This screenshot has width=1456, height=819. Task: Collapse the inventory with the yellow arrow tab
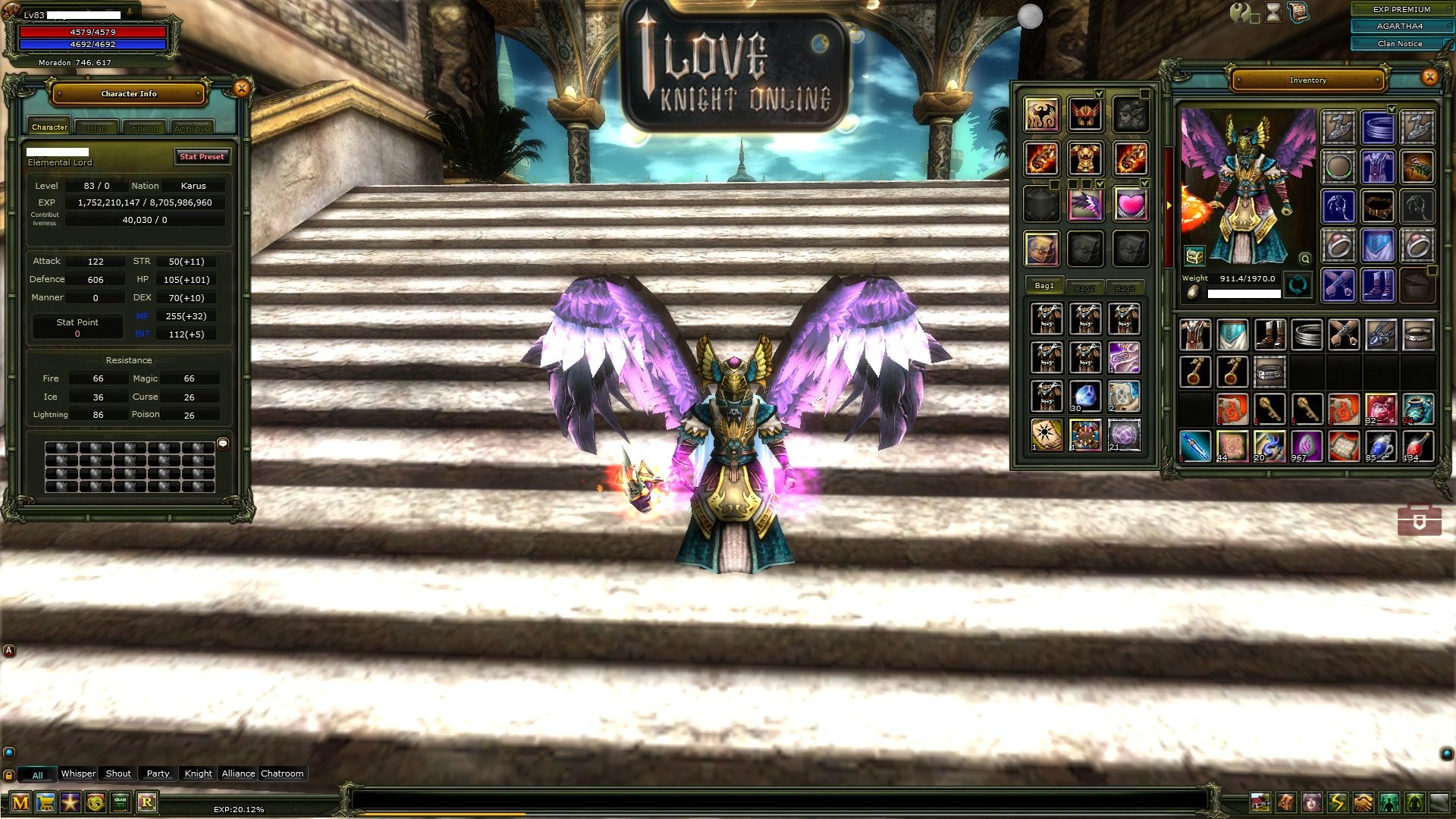click(x=1171, y=203)
